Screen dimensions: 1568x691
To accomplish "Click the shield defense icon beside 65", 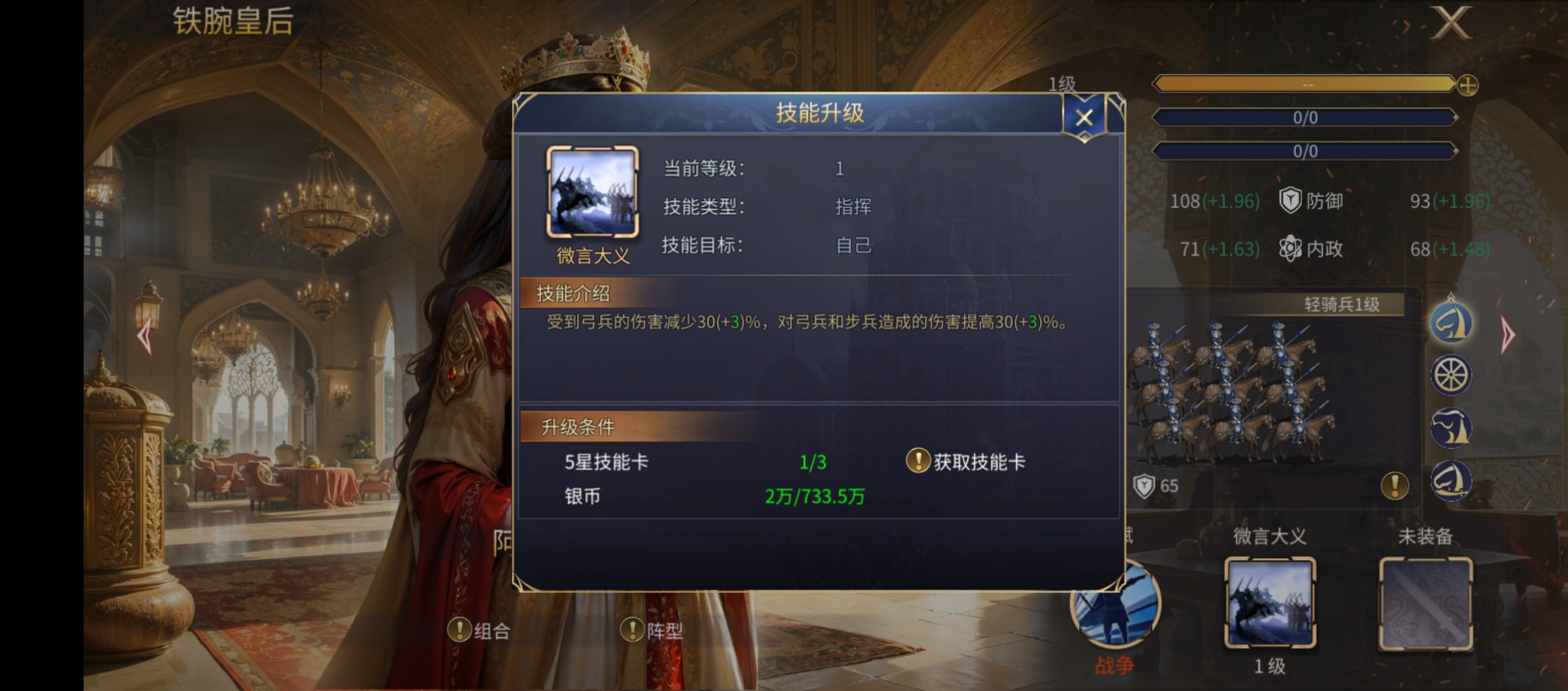I will [1143, 486].
